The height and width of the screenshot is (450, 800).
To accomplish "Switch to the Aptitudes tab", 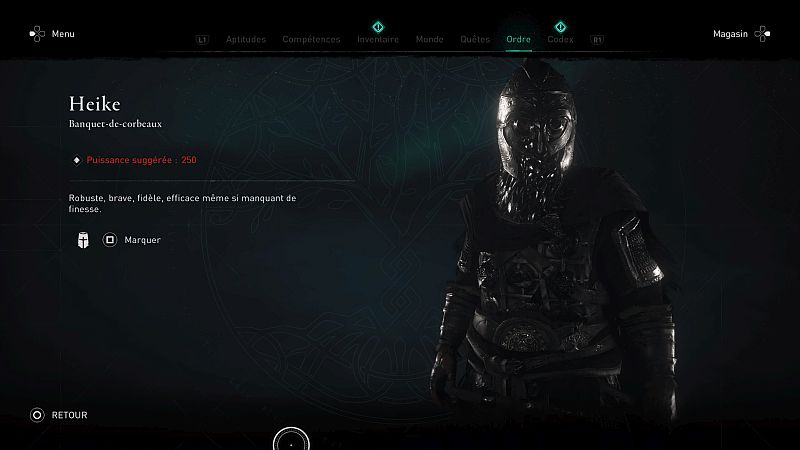I will pyautogui.click(x=246, y=40).
